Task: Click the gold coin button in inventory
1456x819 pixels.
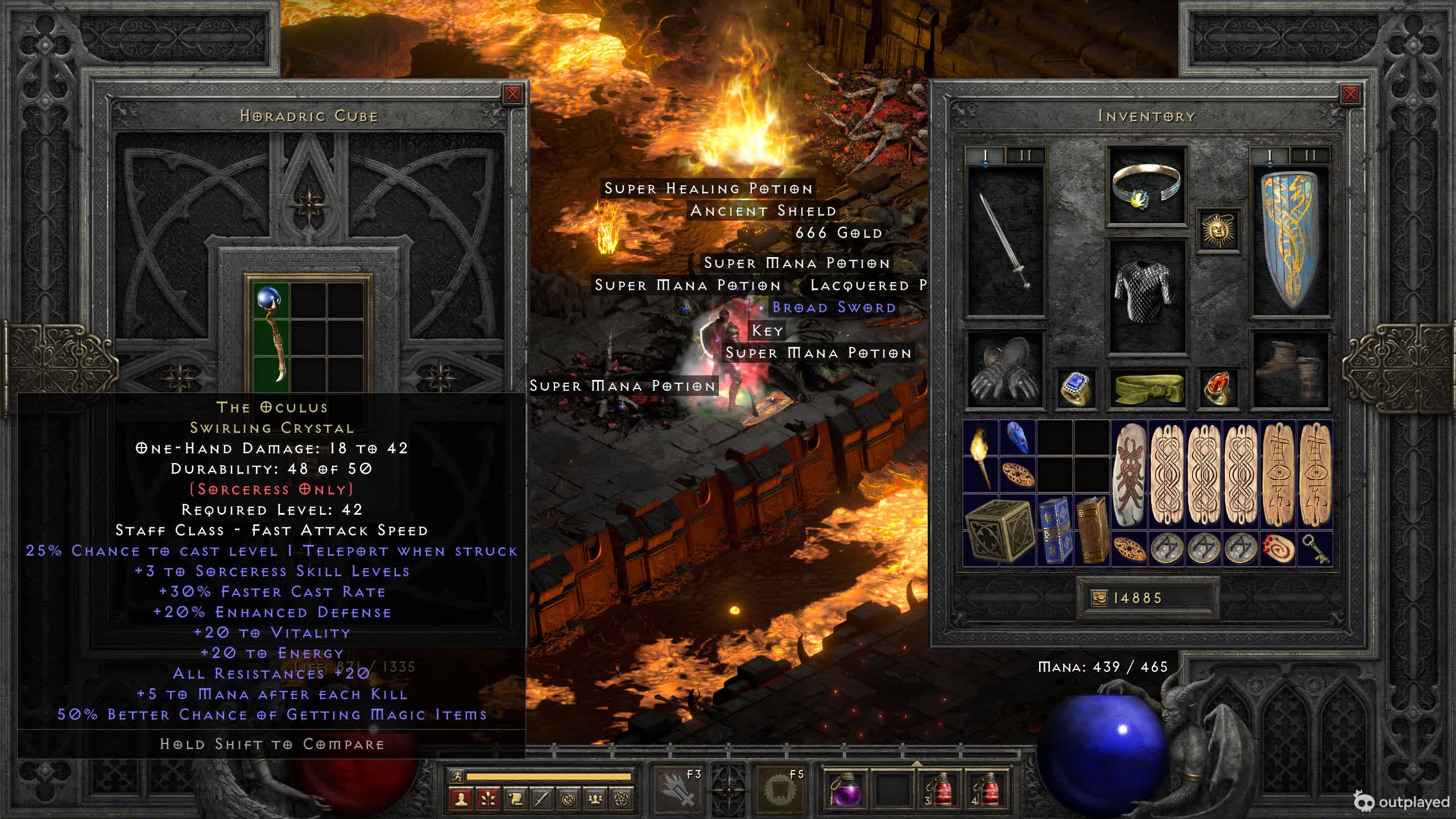Action: point(1099,598)
